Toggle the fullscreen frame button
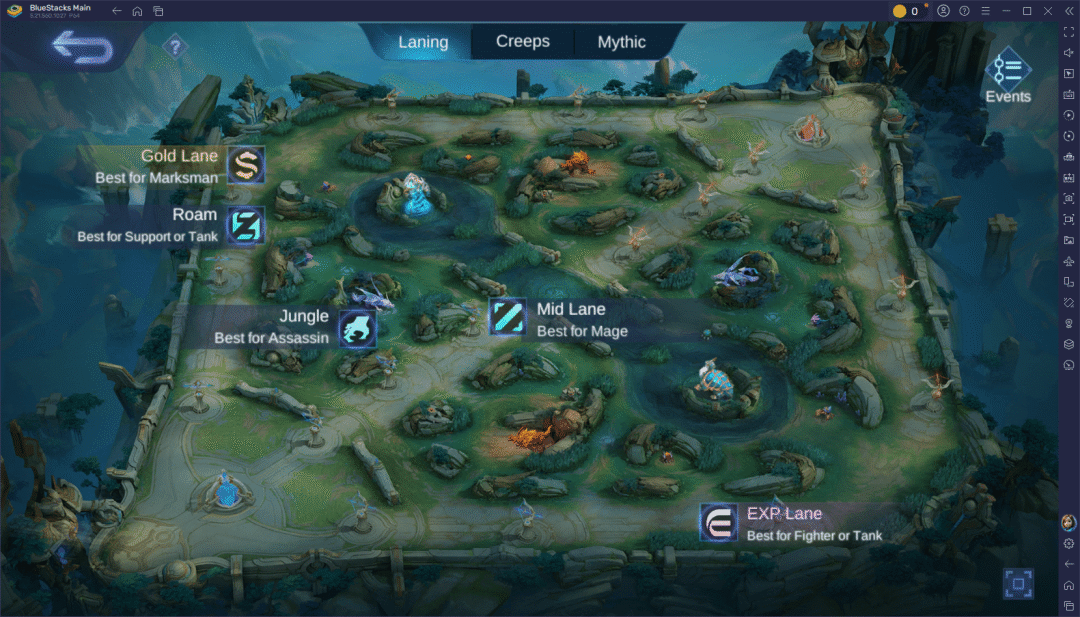Screen dimensions: 1080x617 click(1018, 583)
